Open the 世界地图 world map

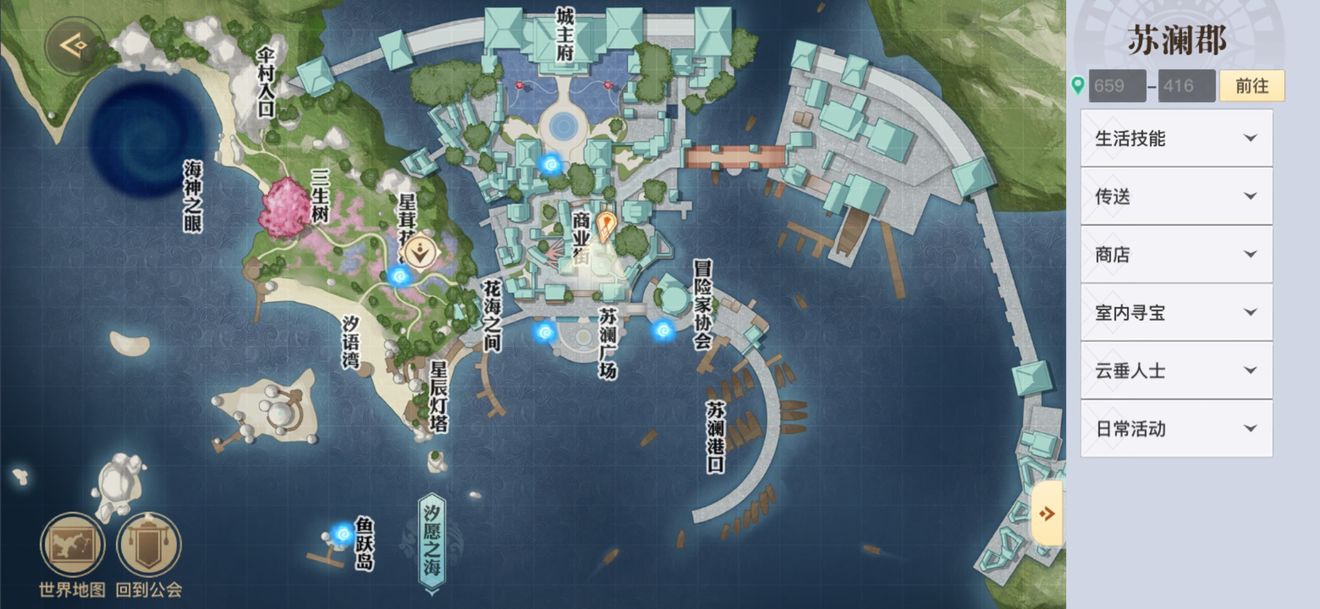72,547
